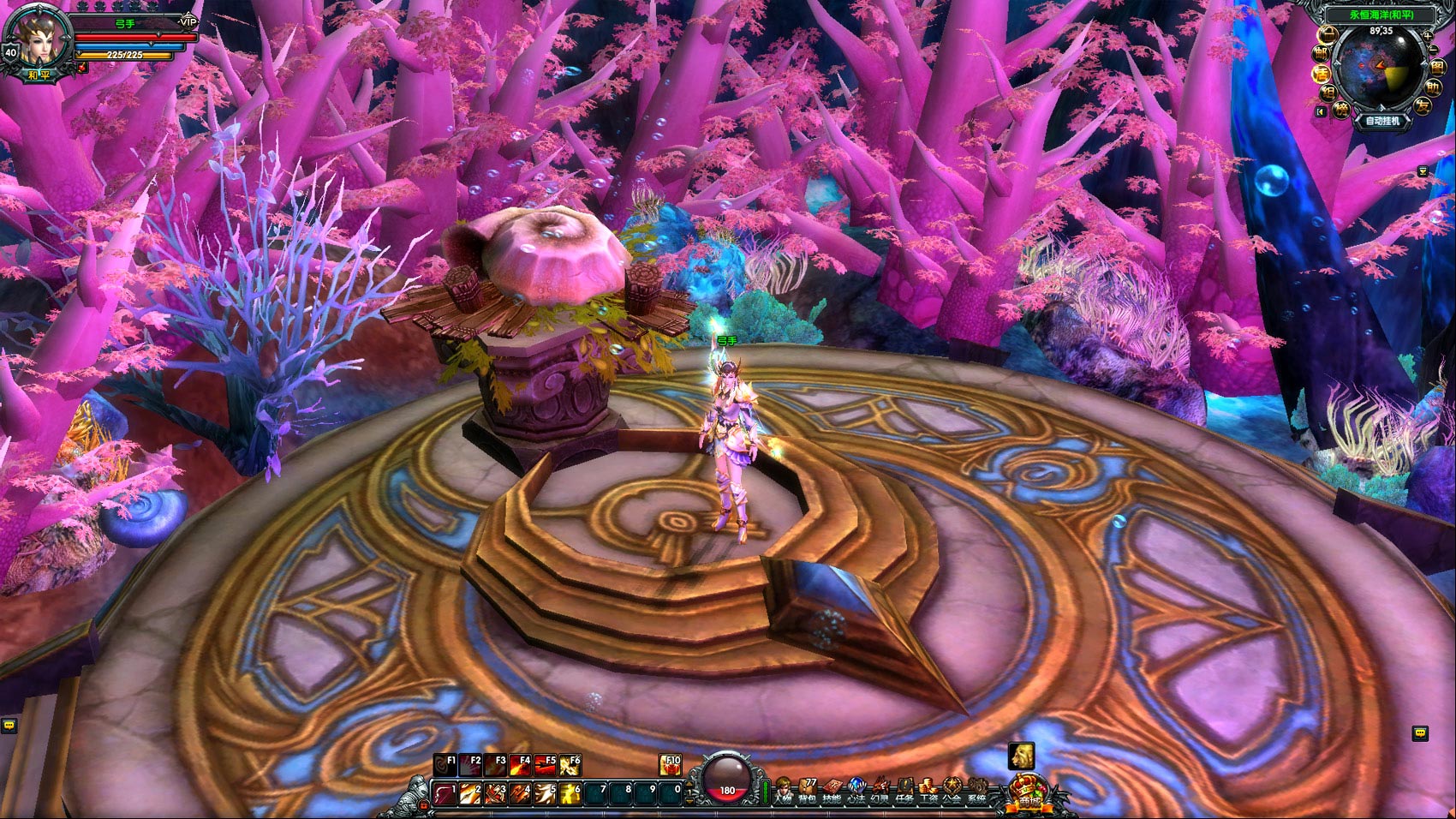Use the skill in hotbar slot 1

(x=445, y=794)
